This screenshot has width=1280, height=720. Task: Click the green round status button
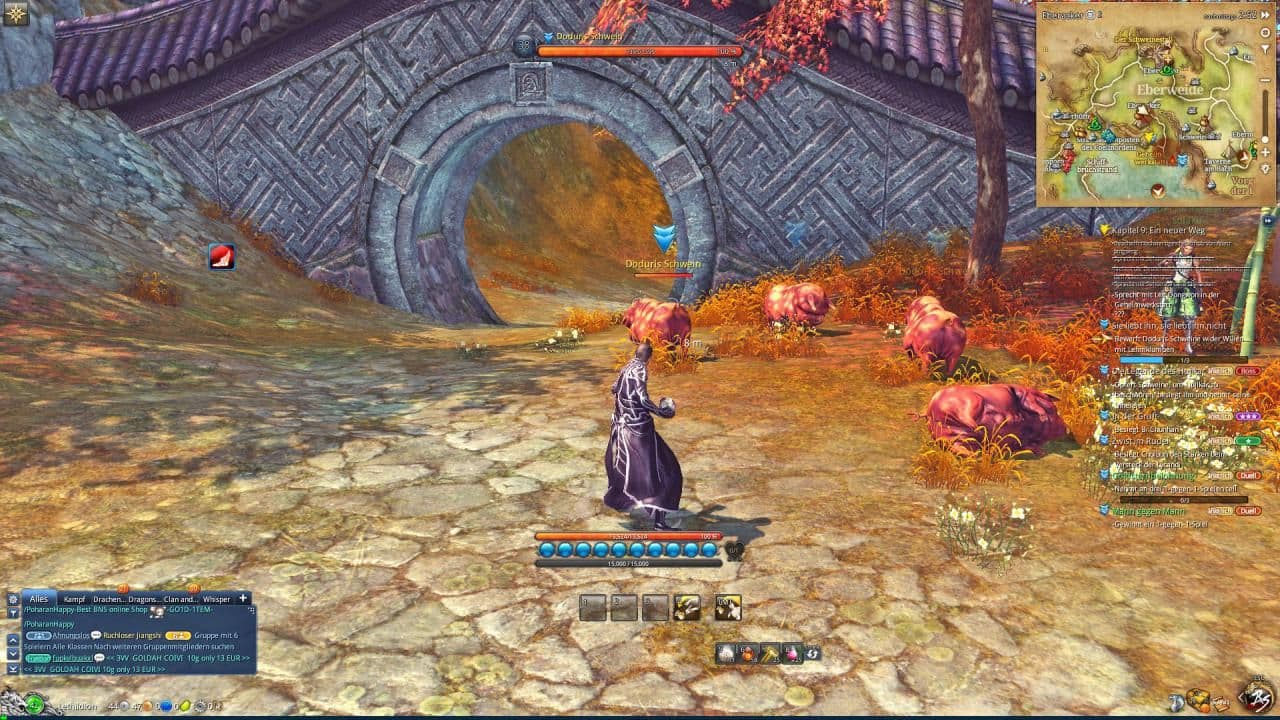[35, 703]
